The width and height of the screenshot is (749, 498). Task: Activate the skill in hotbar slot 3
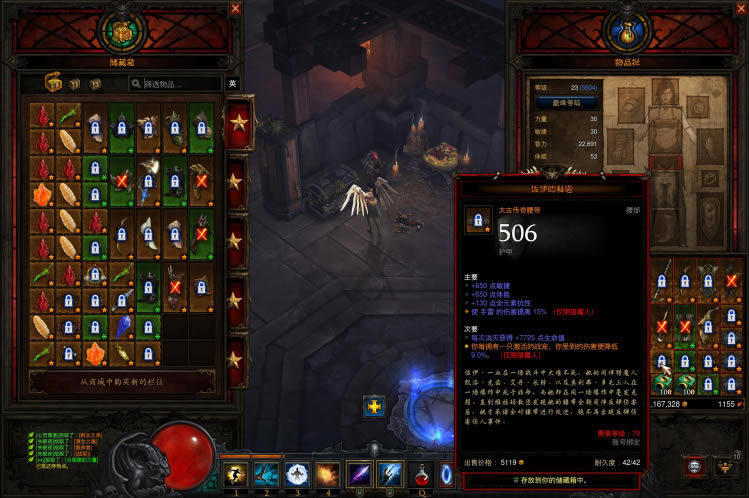(x=297, y=475)
